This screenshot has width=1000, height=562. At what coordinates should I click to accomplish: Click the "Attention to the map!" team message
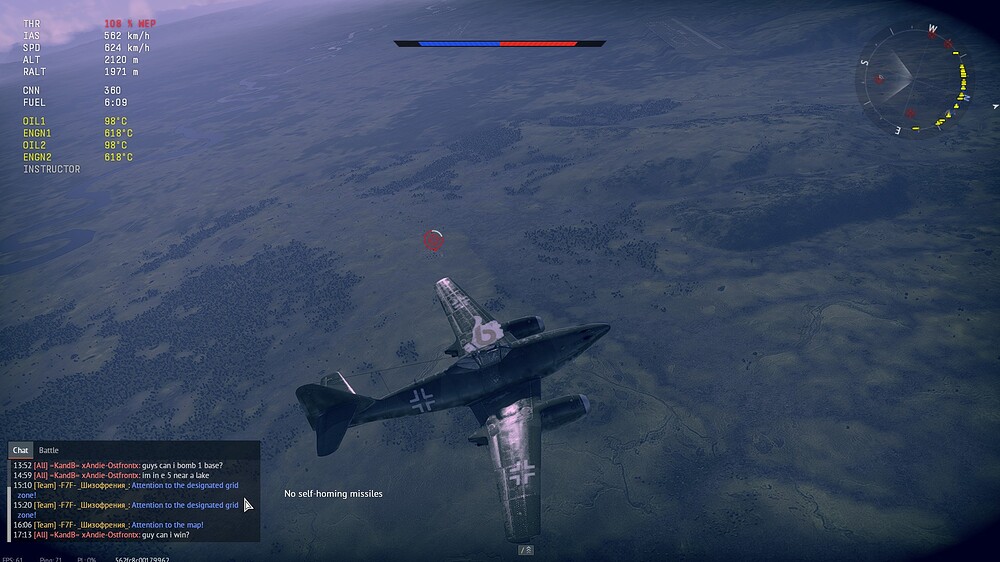coord(167,525)
